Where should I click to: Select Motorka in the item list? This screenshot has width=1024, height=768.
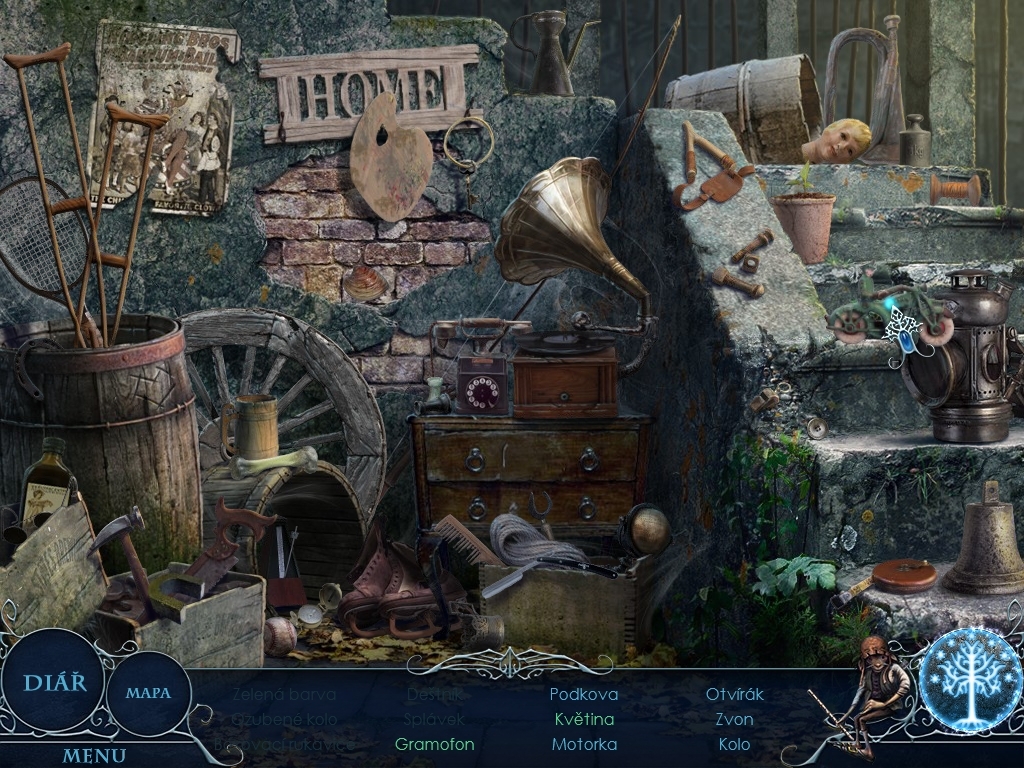click(x=584, y=744)
